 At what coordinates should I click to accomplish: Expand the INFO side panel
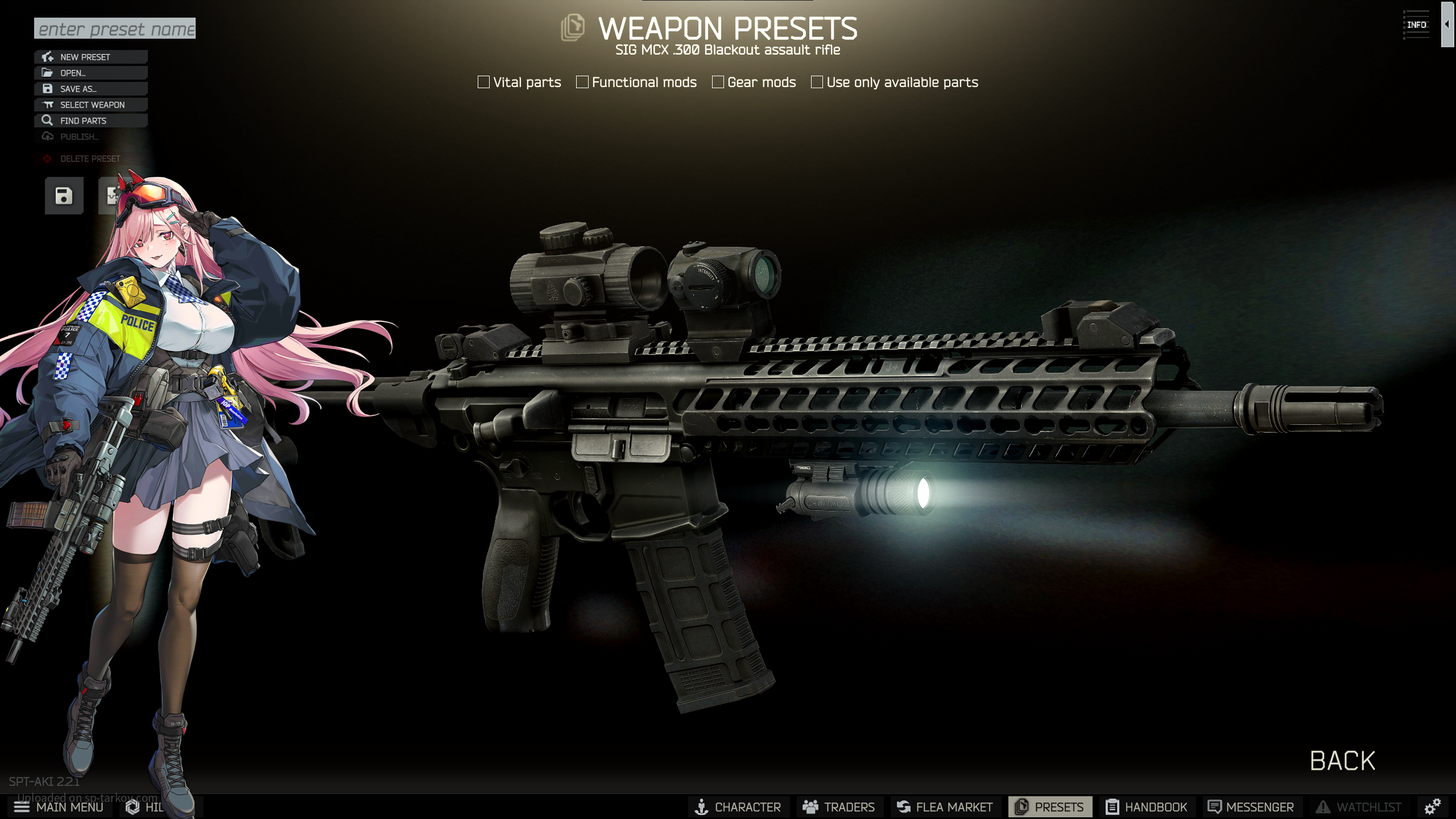click(x=1447, y=24)
